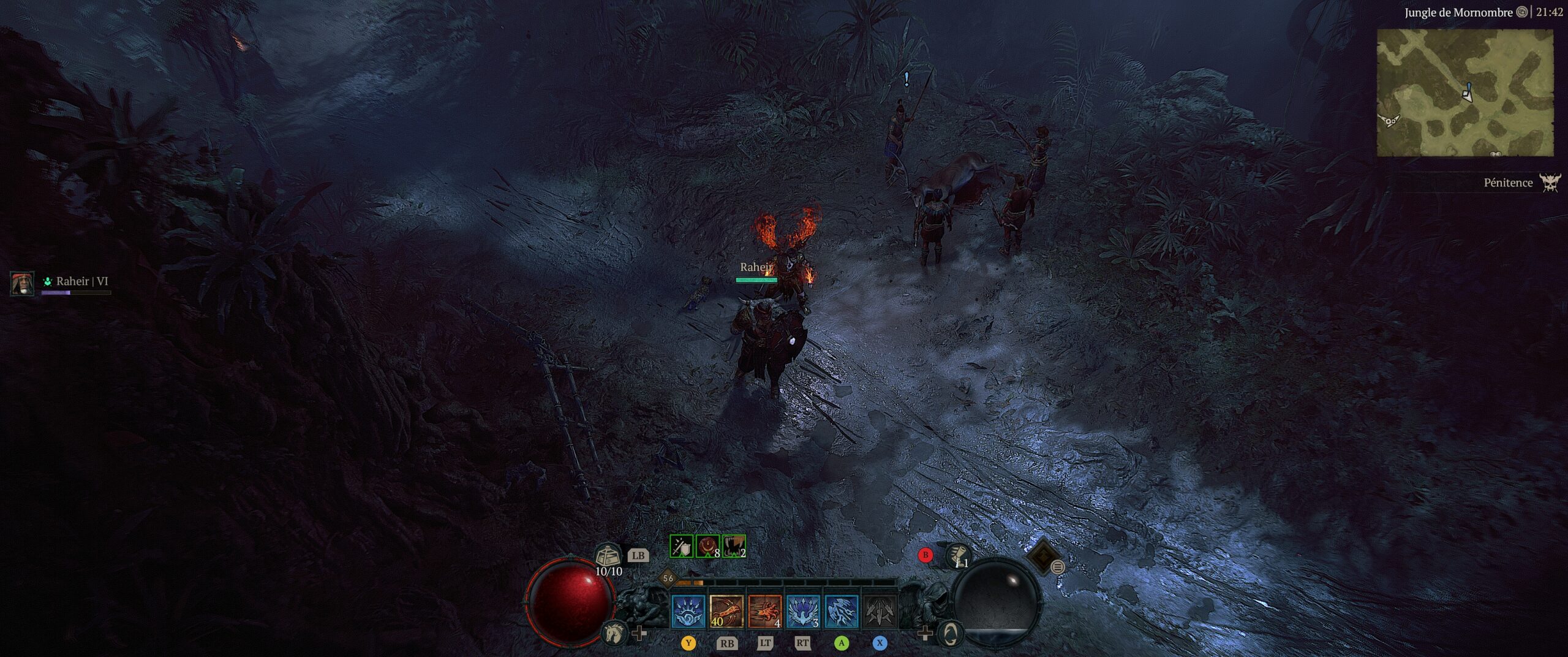Inspect the sword and shield buff
Image resolution: width=1568 pixels, height=657 pixels.
pos(681,546)
